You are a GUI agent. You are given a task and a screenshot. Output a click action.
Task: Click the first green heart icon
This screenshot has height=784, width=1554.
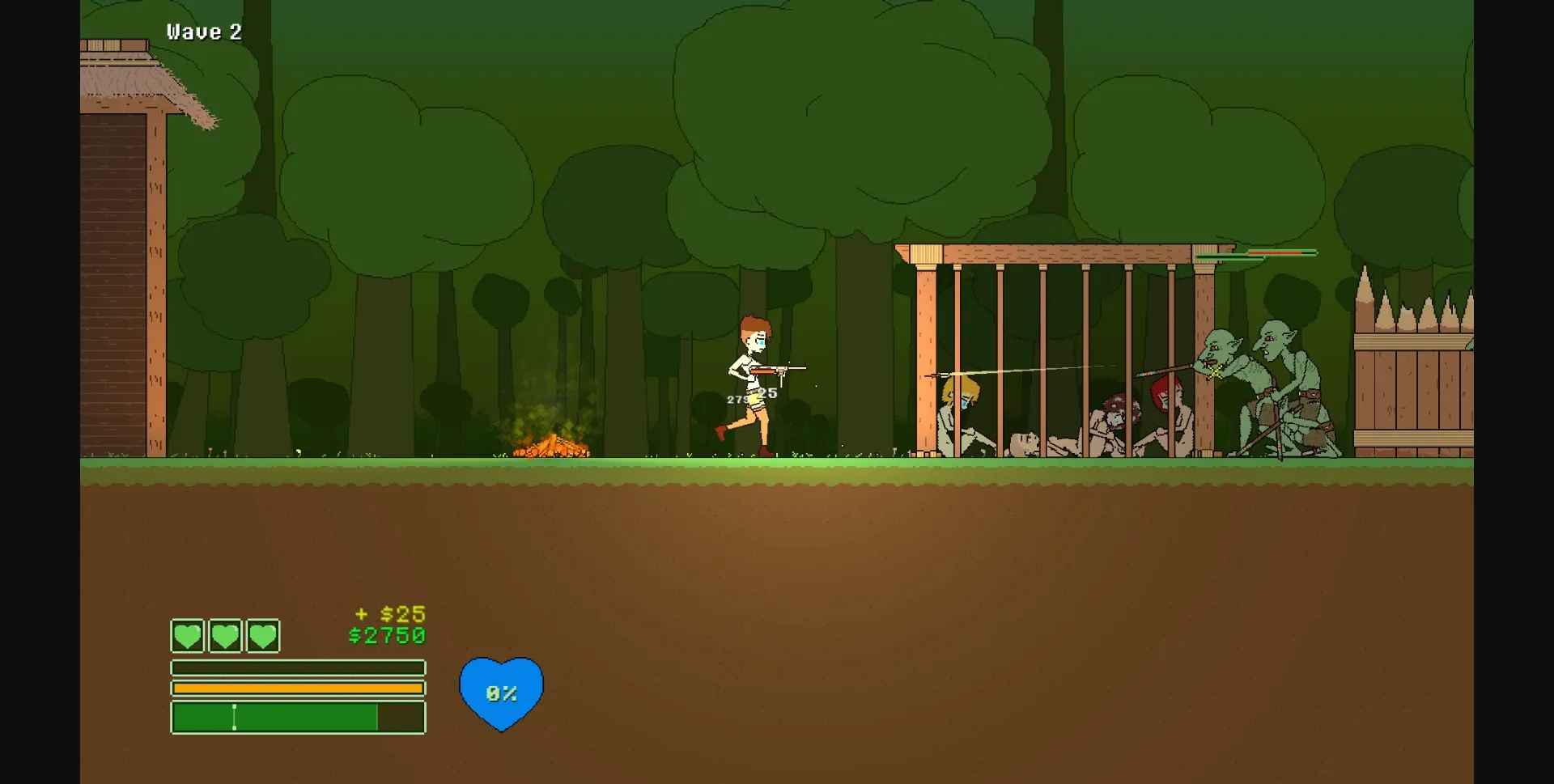pos(187,636)
